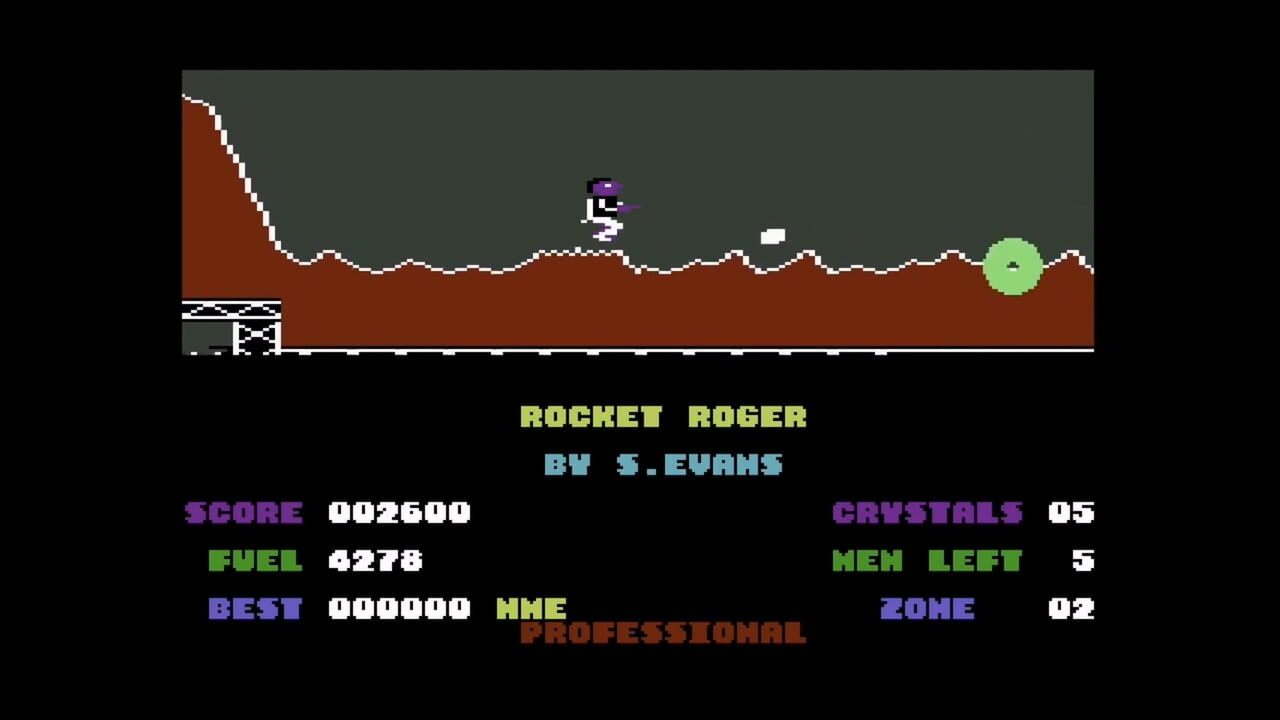Click the white projectile near the player
Screen dimensions: 1280x720
pyautogui.click(x=773, y=235)
